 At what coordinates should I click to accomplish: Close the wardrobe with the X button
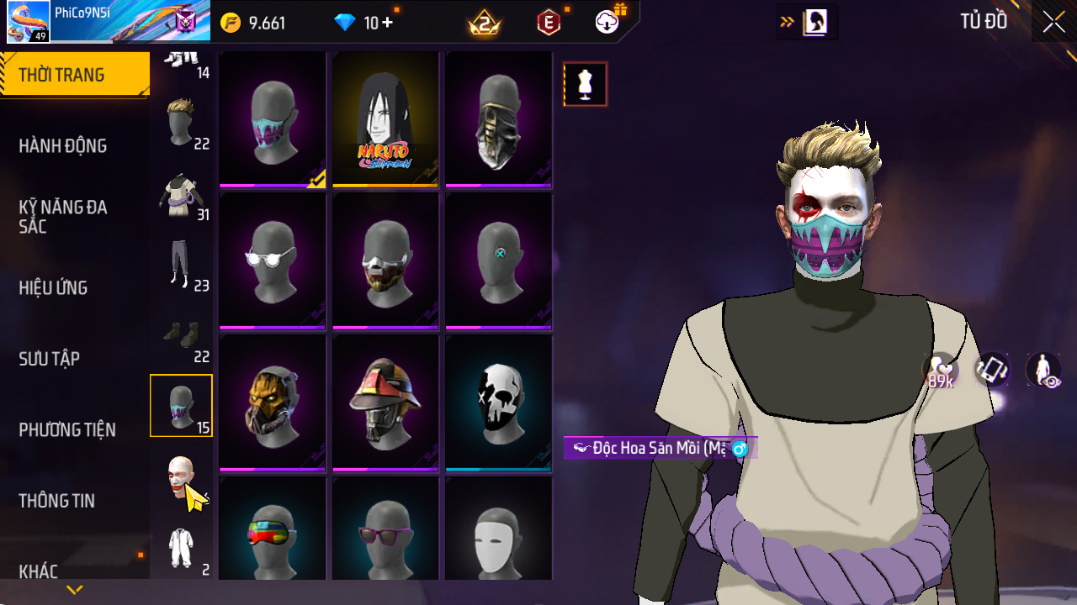coord(1053,22)
